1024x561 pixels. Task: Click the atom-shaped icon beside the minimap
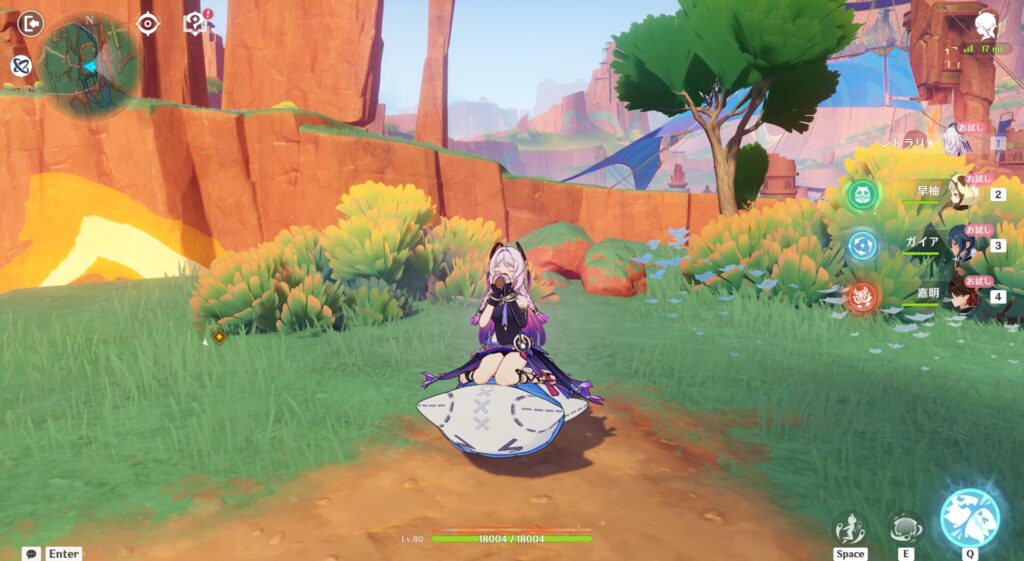(x=21, y=66)
